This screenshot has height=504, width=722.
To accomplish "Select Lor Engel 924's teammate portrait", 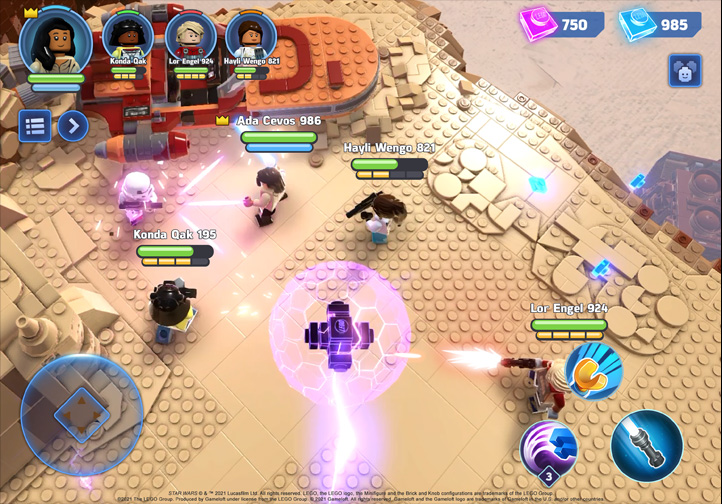I will click(190, 37).
